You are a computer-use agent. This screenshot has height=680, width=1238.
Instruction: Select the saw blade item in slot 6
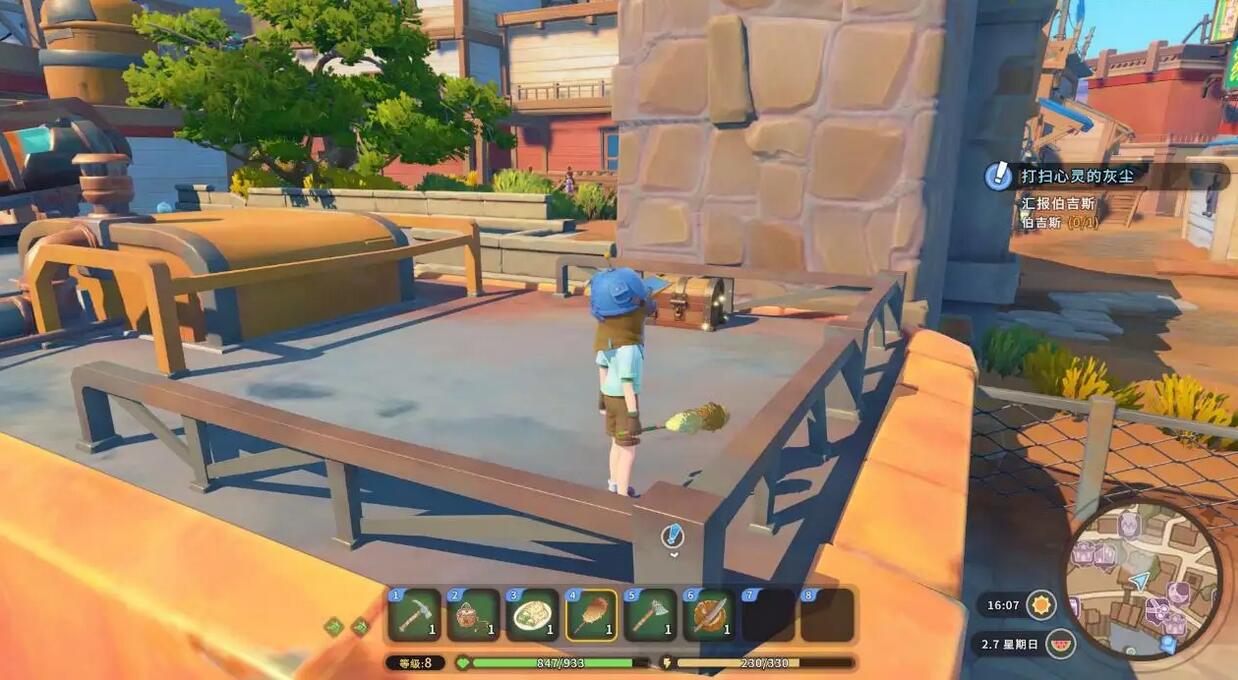point(709,614)
